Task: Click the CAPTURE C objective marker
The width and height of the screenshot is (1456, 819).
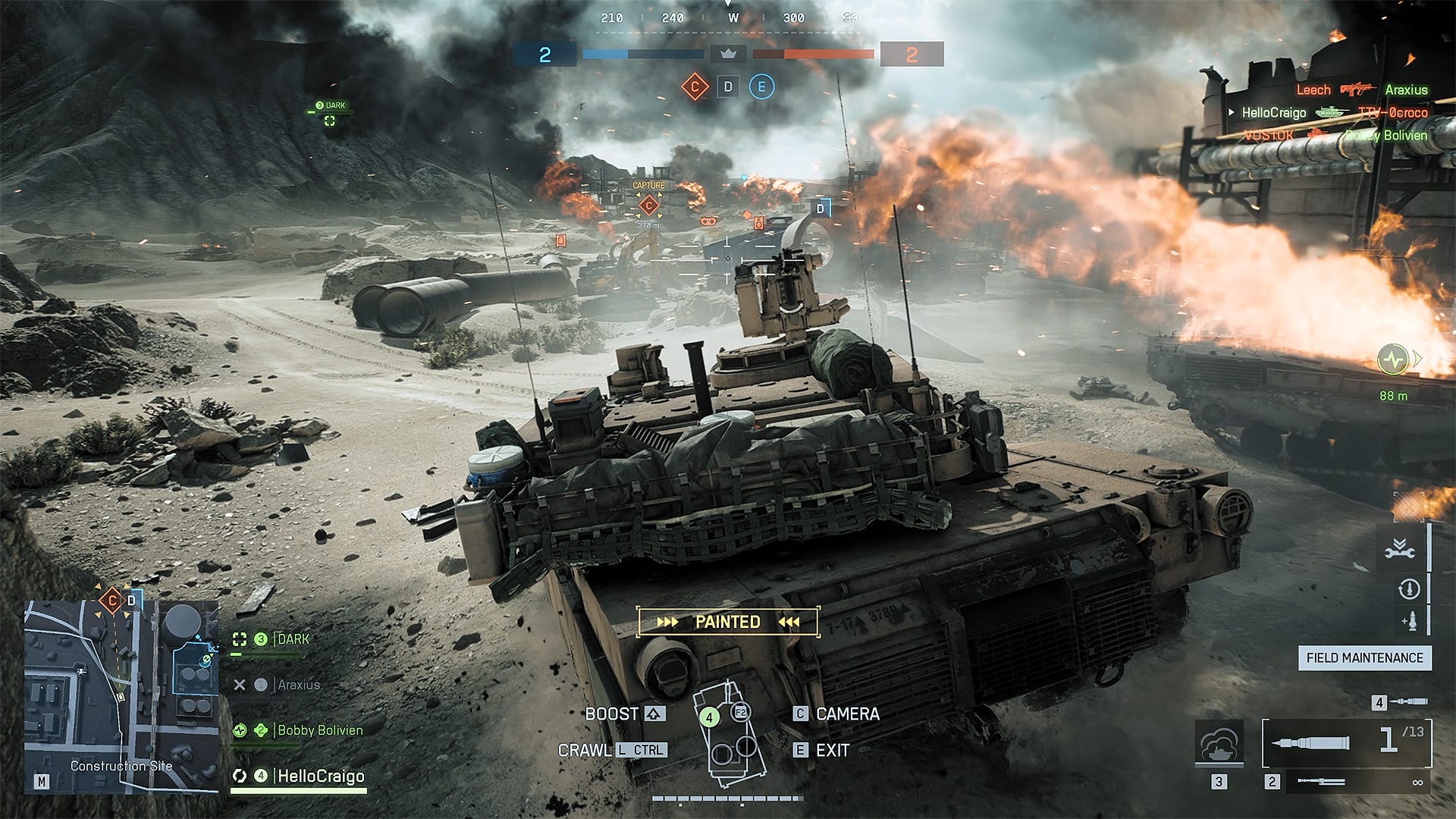Action: coord(648,205)
